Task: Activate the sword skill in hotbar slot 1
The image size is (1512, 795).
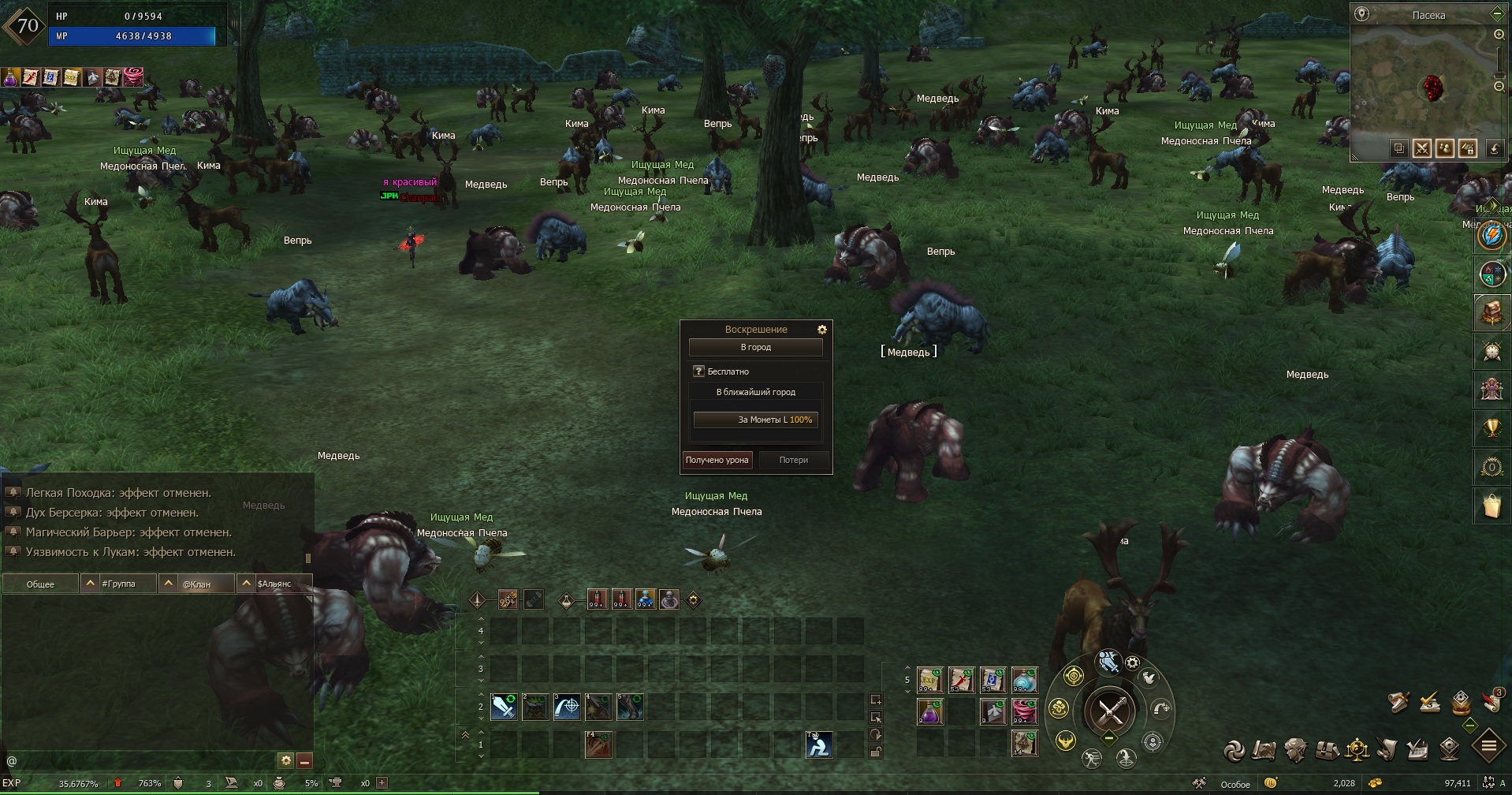Action: [504, 707]
